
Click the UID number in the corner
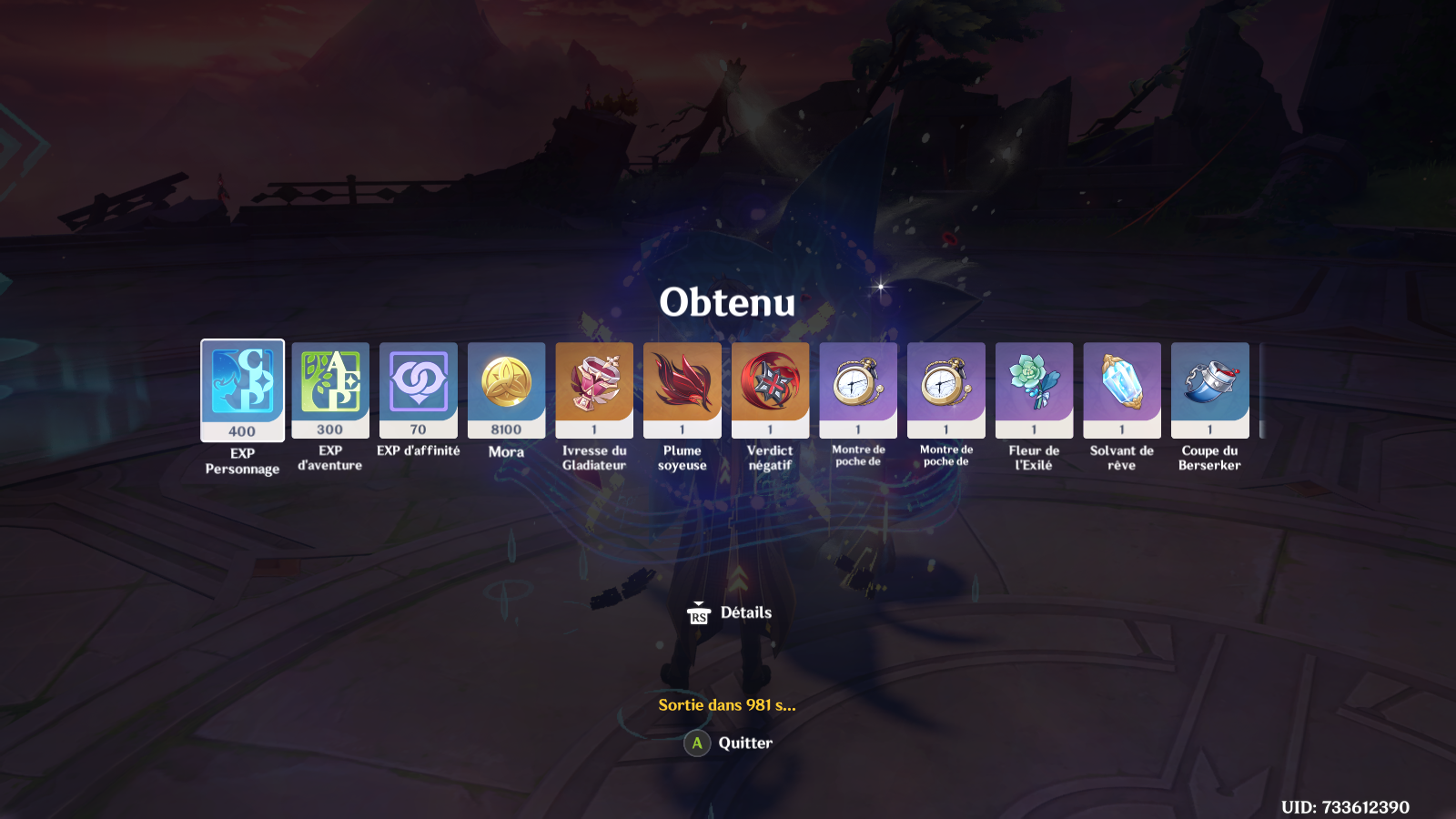[x=1344, y=804]
